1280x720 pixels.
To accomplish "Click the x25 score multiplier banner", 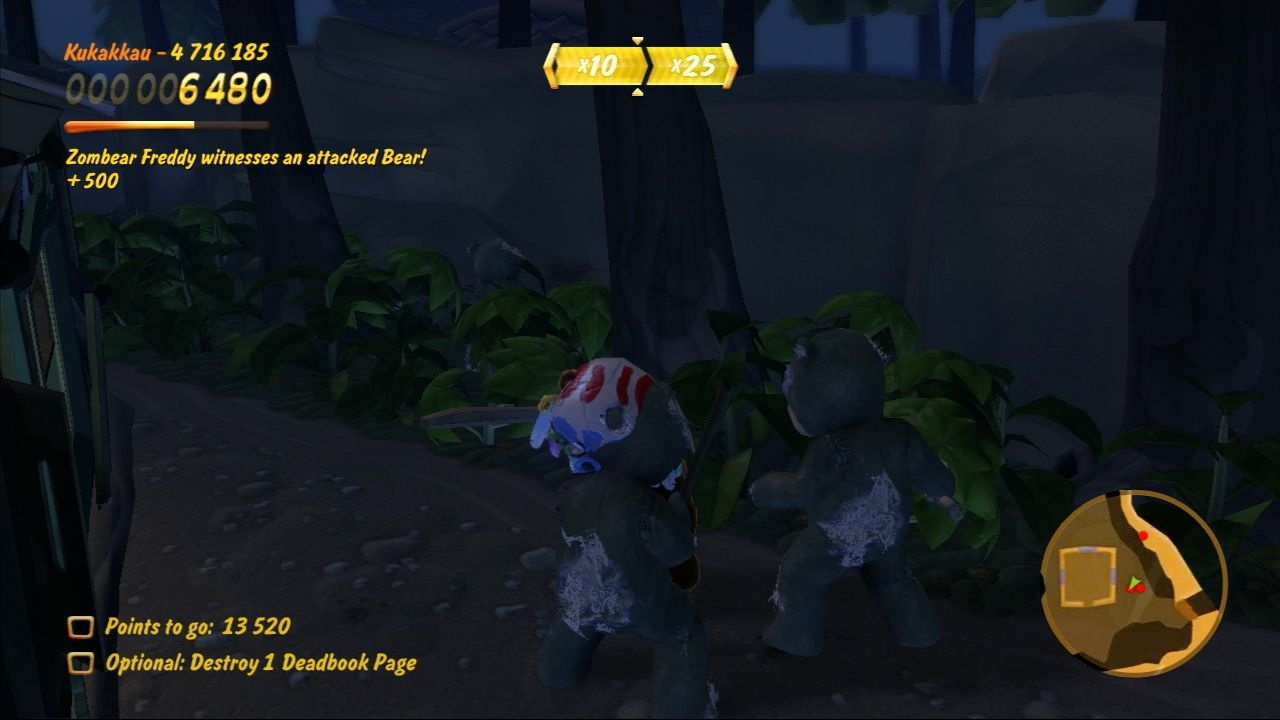I will (692, 65).
